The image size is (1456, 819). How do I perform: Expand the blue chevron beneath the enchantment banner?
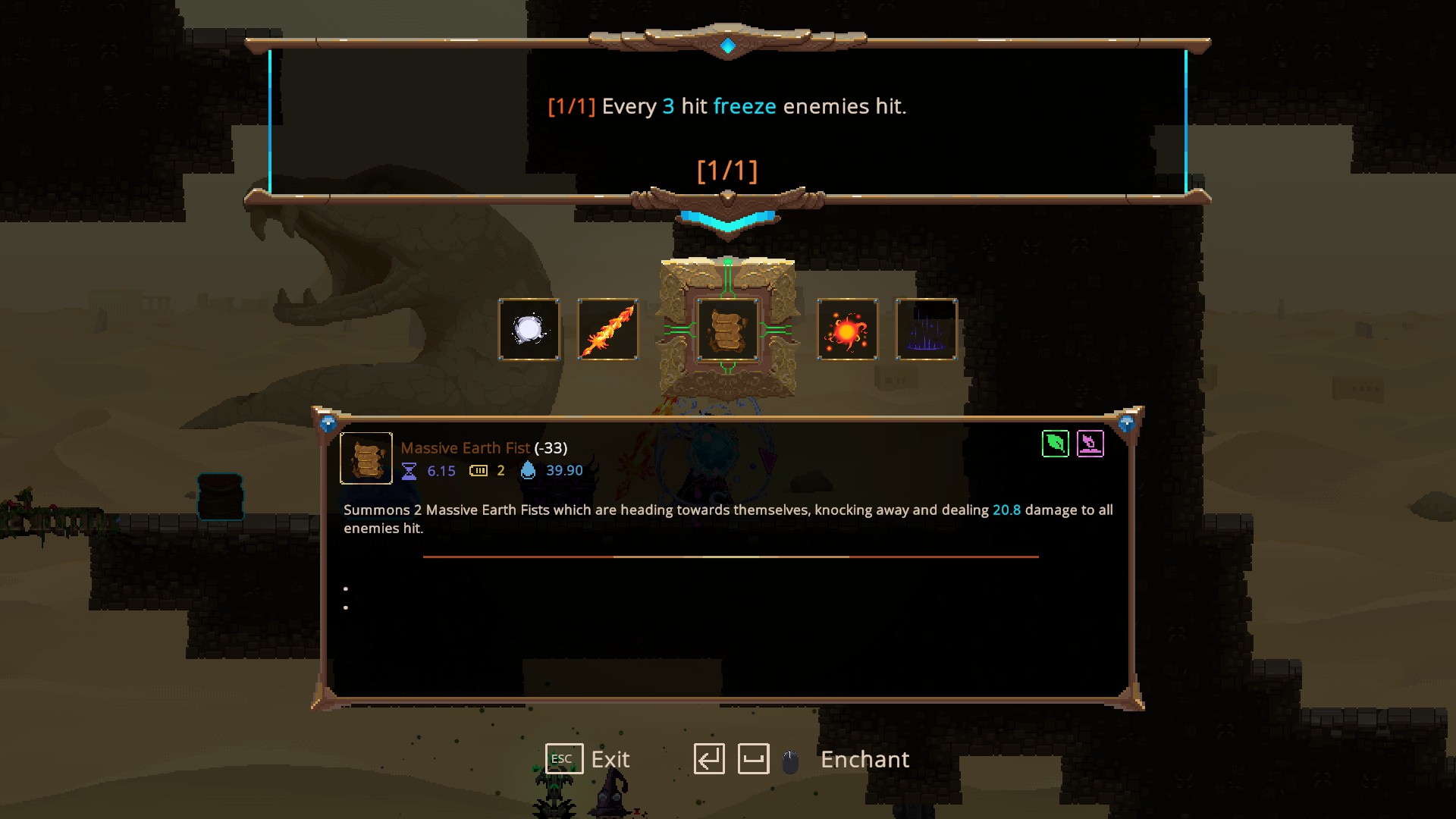tap(728, 220)
